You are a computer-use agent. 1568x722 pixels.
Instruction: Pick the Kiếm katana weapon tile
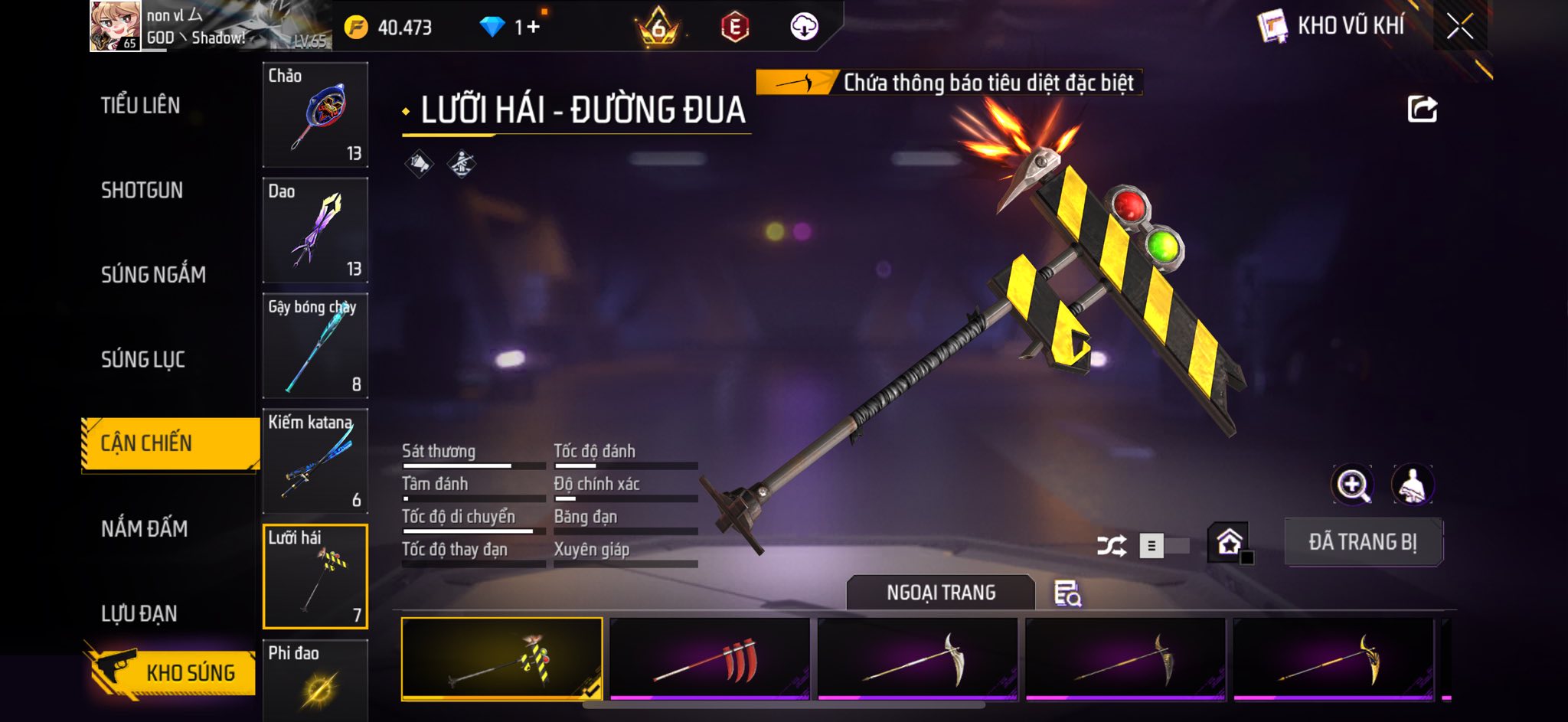pyautogui.click(x=315, y=462)
